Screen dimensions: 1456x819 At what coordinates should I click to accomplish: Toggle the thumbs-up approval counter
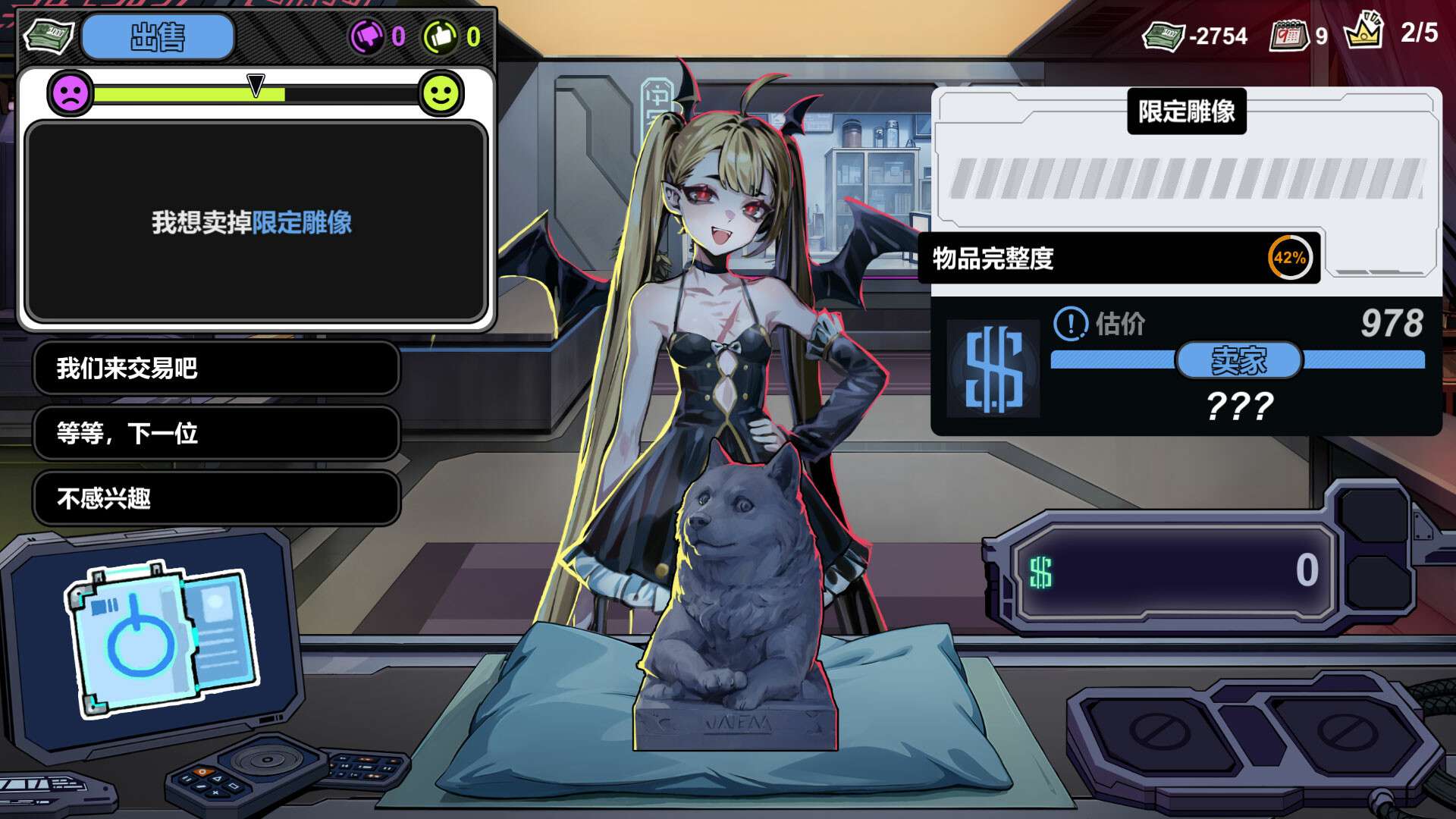tap(441, 34)
